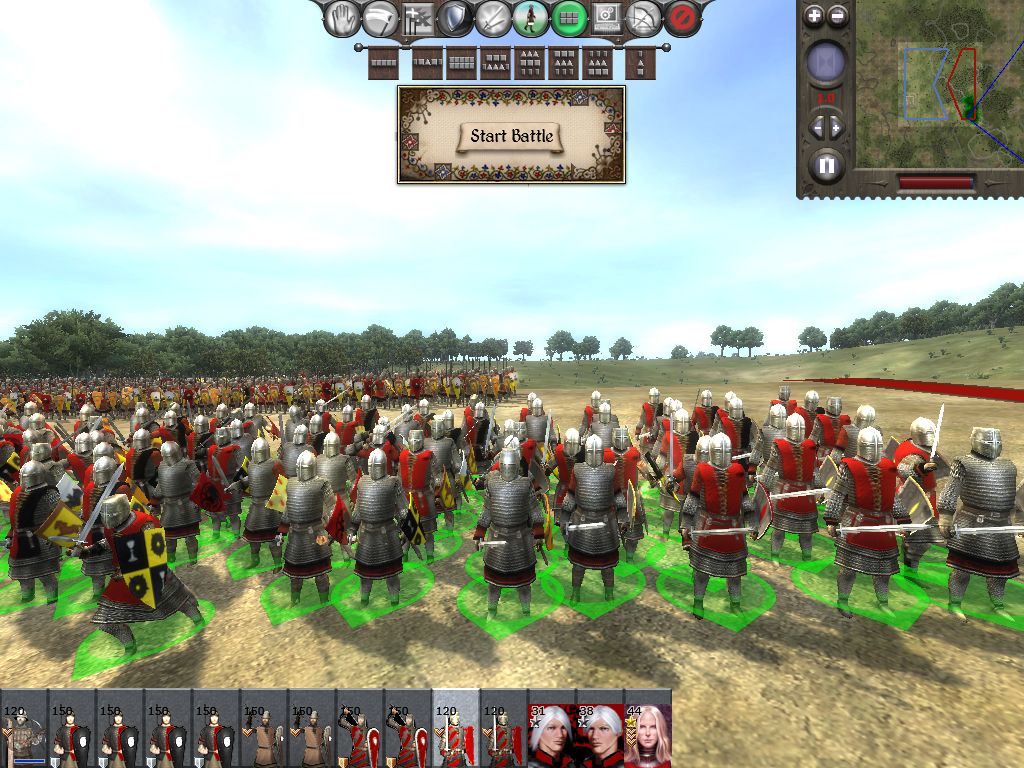1024x768 pixels.
Task: Decrease game speed with the minus arrow
Action: point(815,127)
